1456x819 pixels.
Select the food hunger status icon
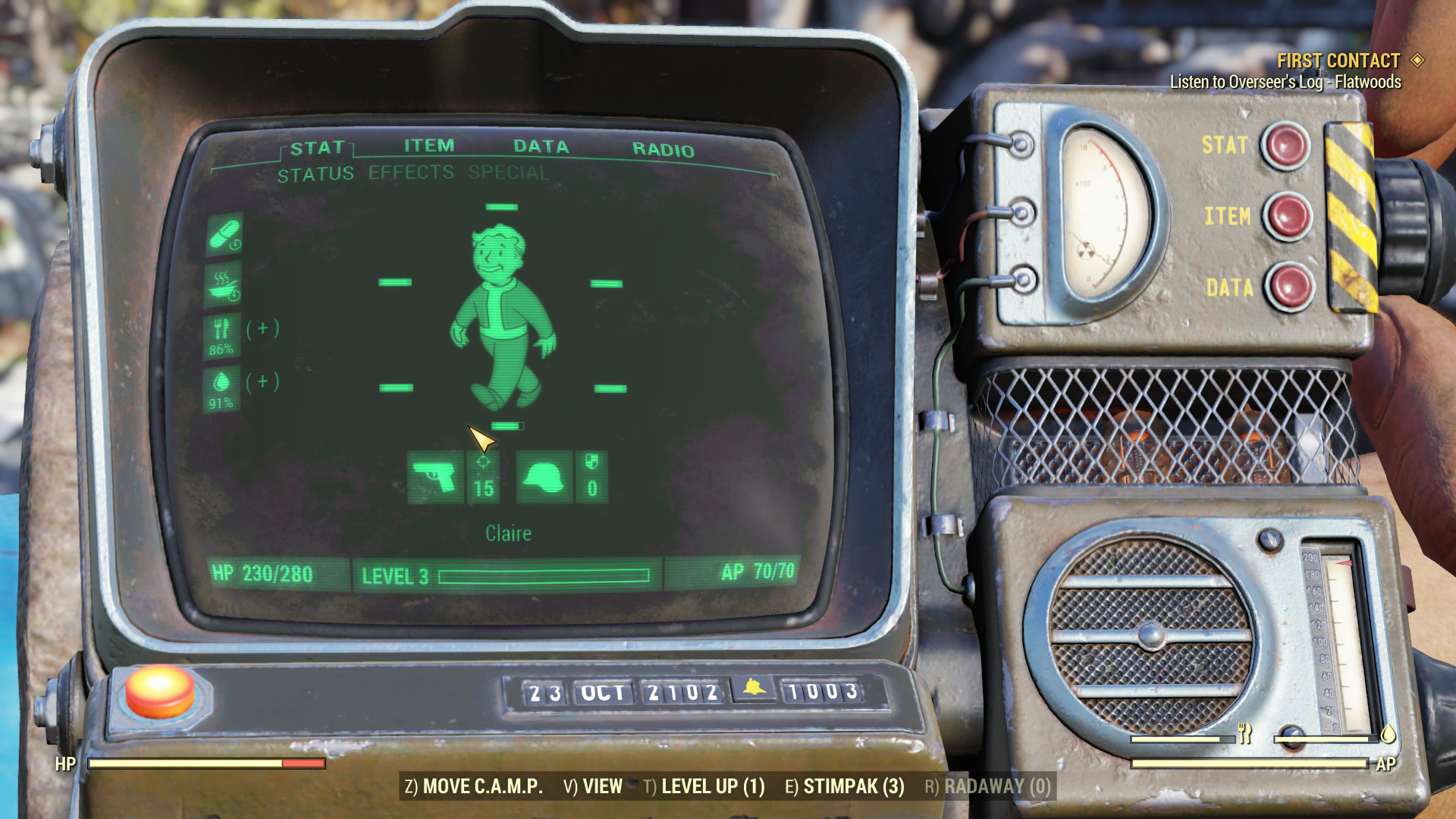coord(222,335)
